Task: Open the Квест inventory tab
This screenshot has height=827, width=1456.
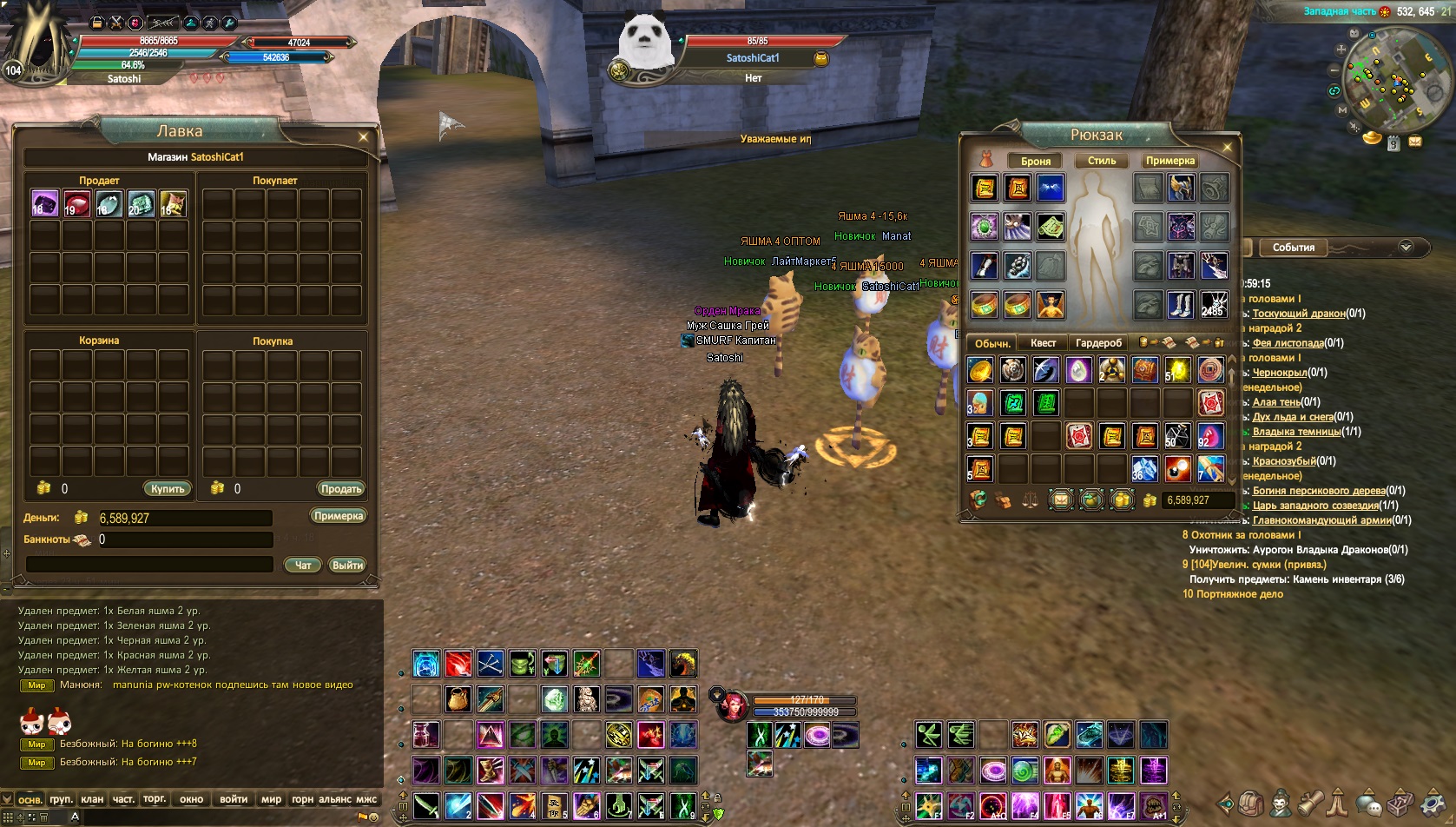Action: click(1043, 343)
